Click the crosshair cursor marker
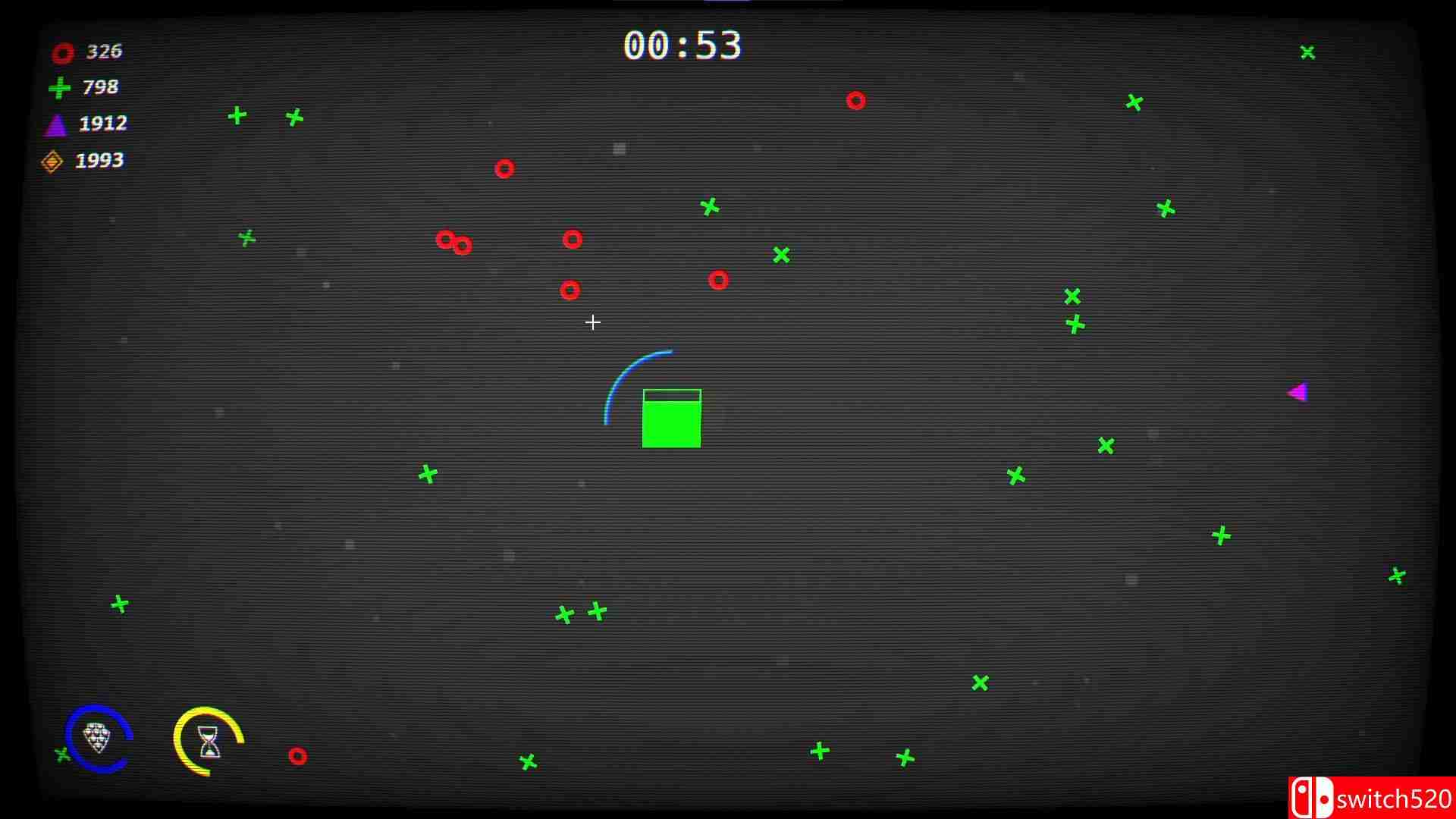1456x819 pixels. click(592, 322)
